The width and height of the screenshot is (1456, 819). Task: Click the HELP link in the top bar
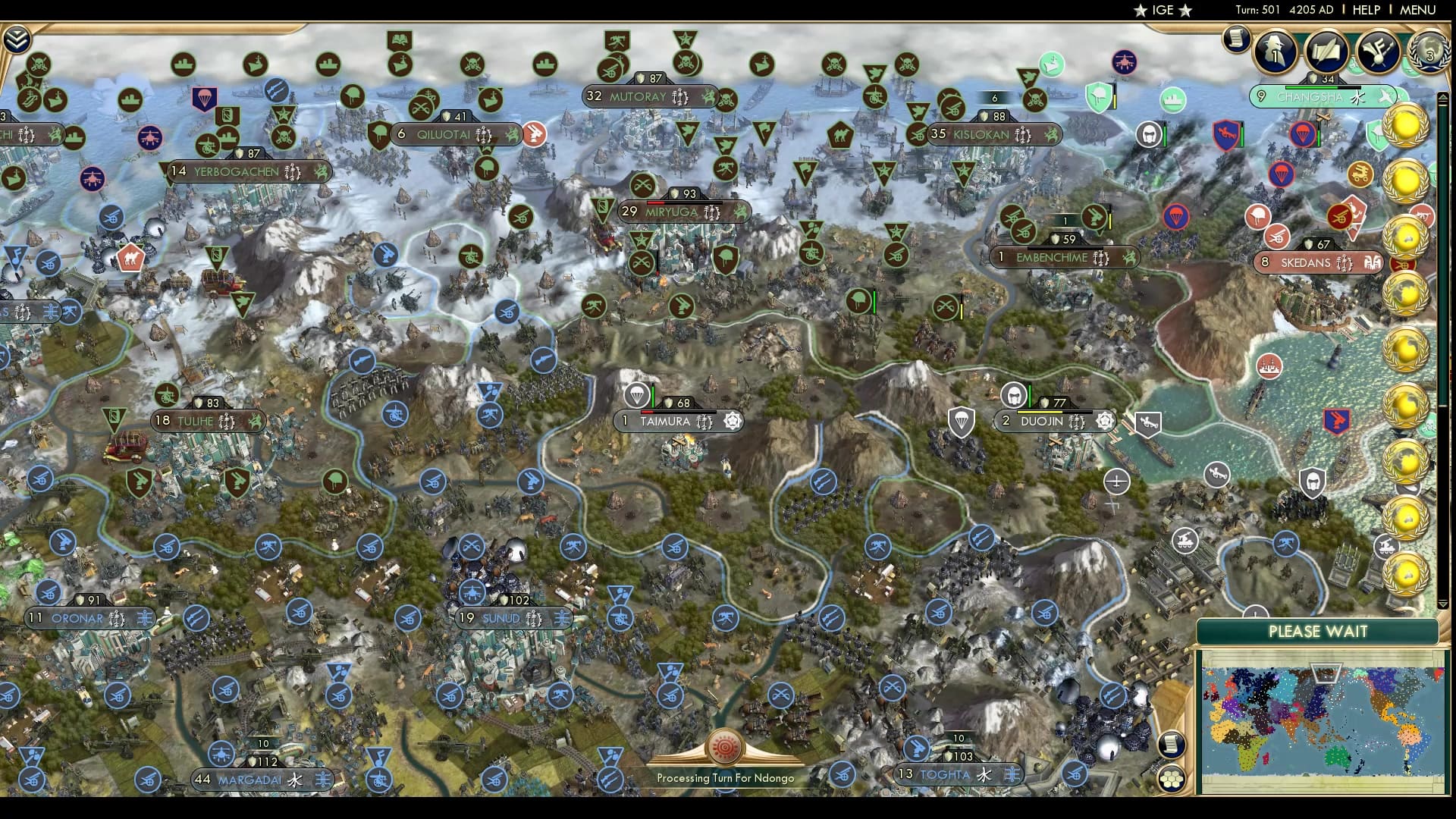coord(1365,10)
